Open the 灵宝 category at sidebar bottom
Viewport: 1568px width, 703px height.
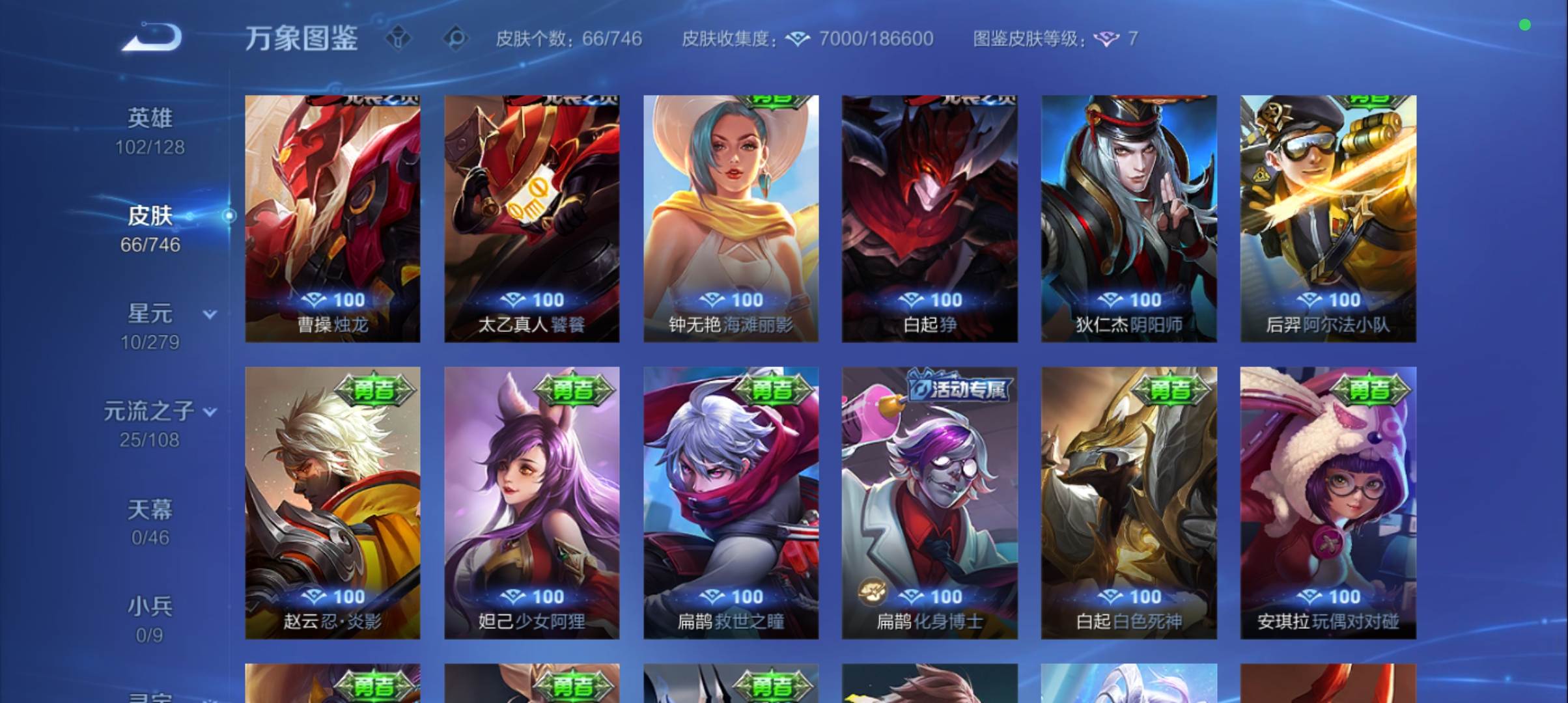[x=151, y=696]
